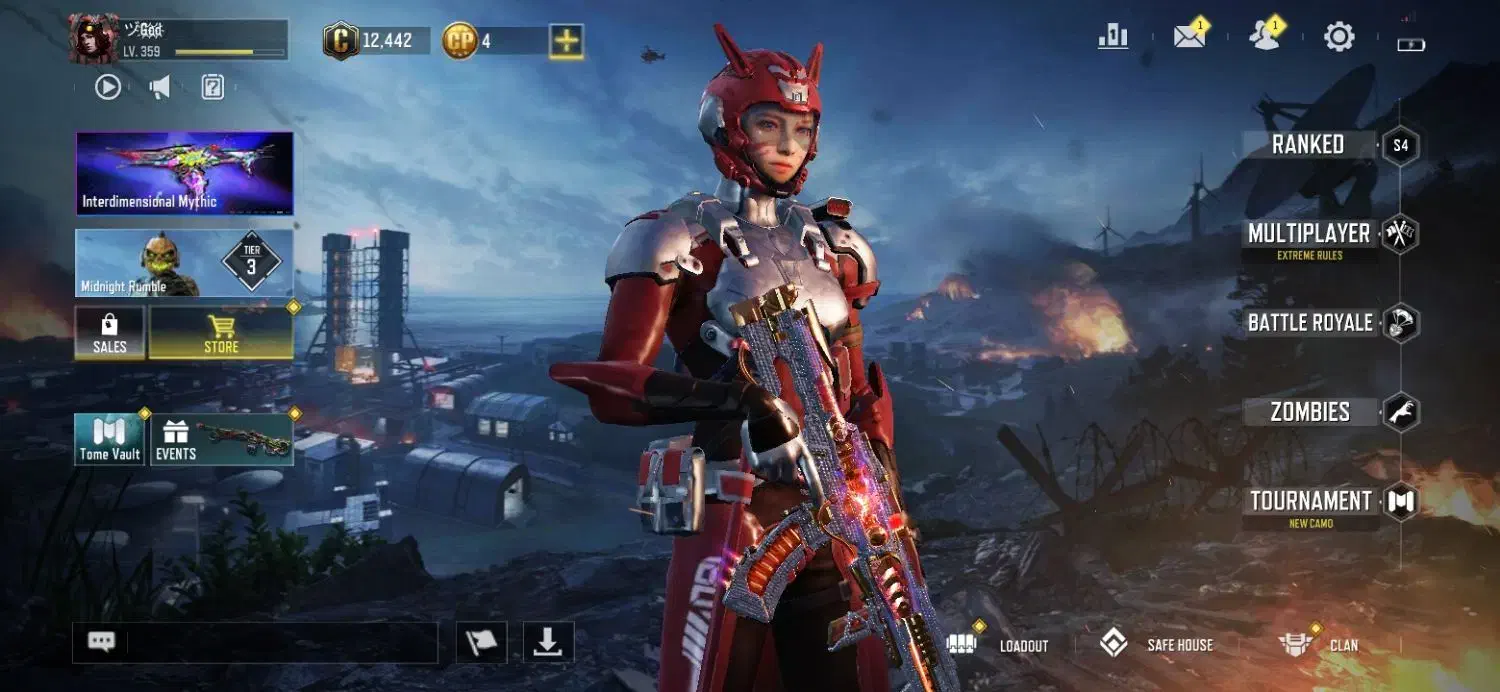
Task: Add CP with the yellow plus button
Action: pos(567,41)
